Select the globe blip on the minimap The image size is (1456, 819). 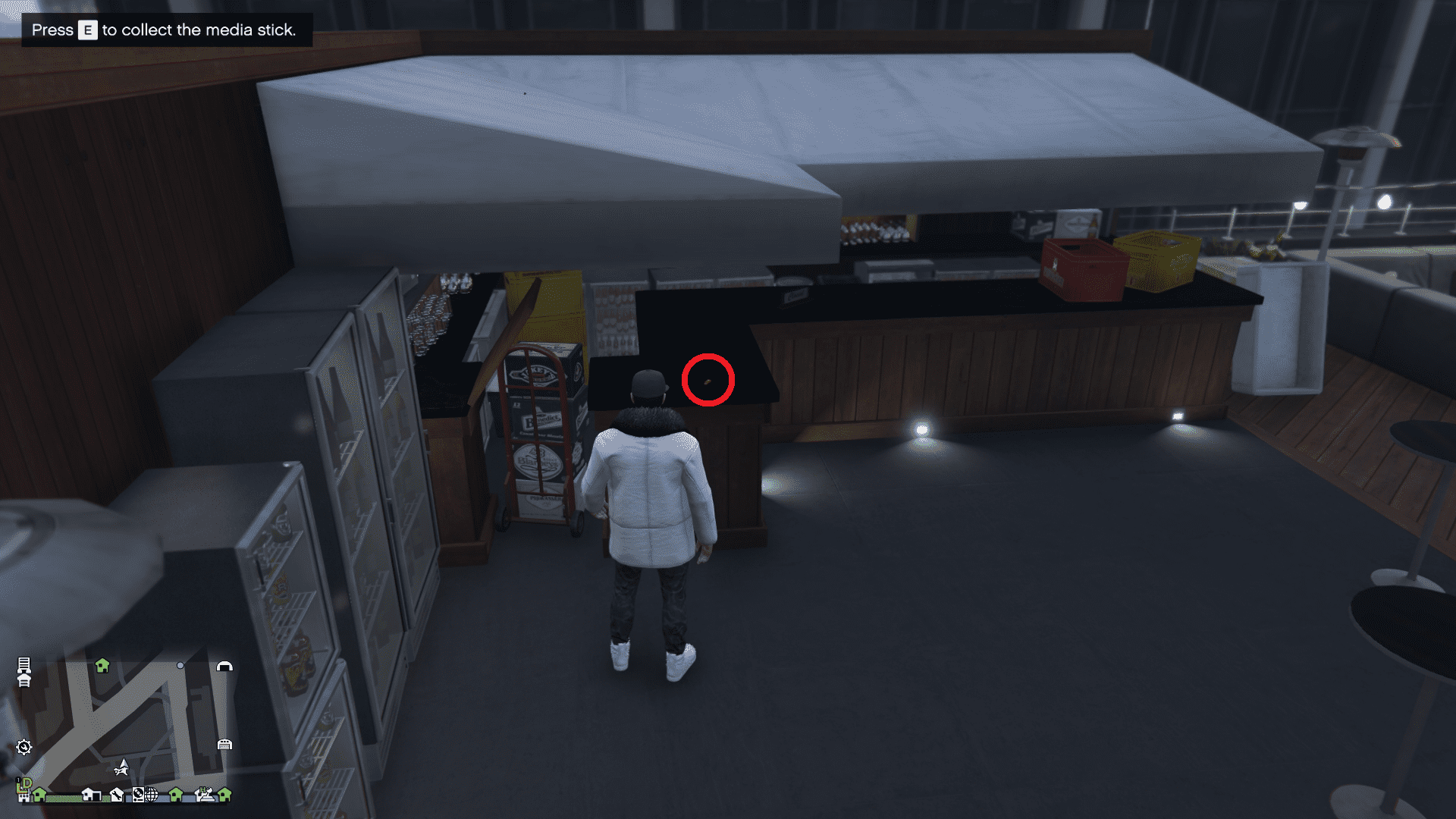point(152,794)
